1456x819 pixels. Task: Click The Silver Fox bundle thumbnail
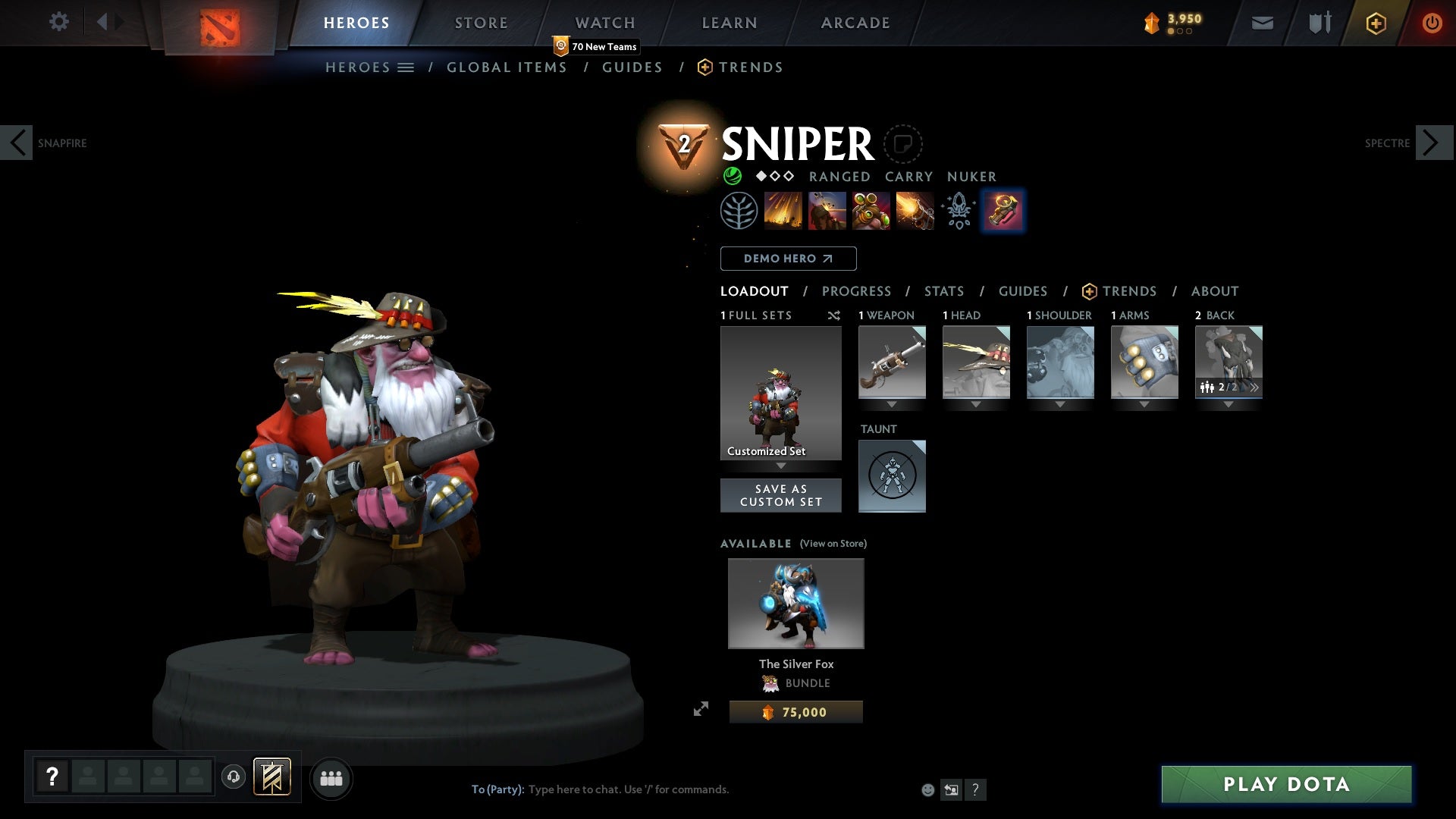(795, 603)
